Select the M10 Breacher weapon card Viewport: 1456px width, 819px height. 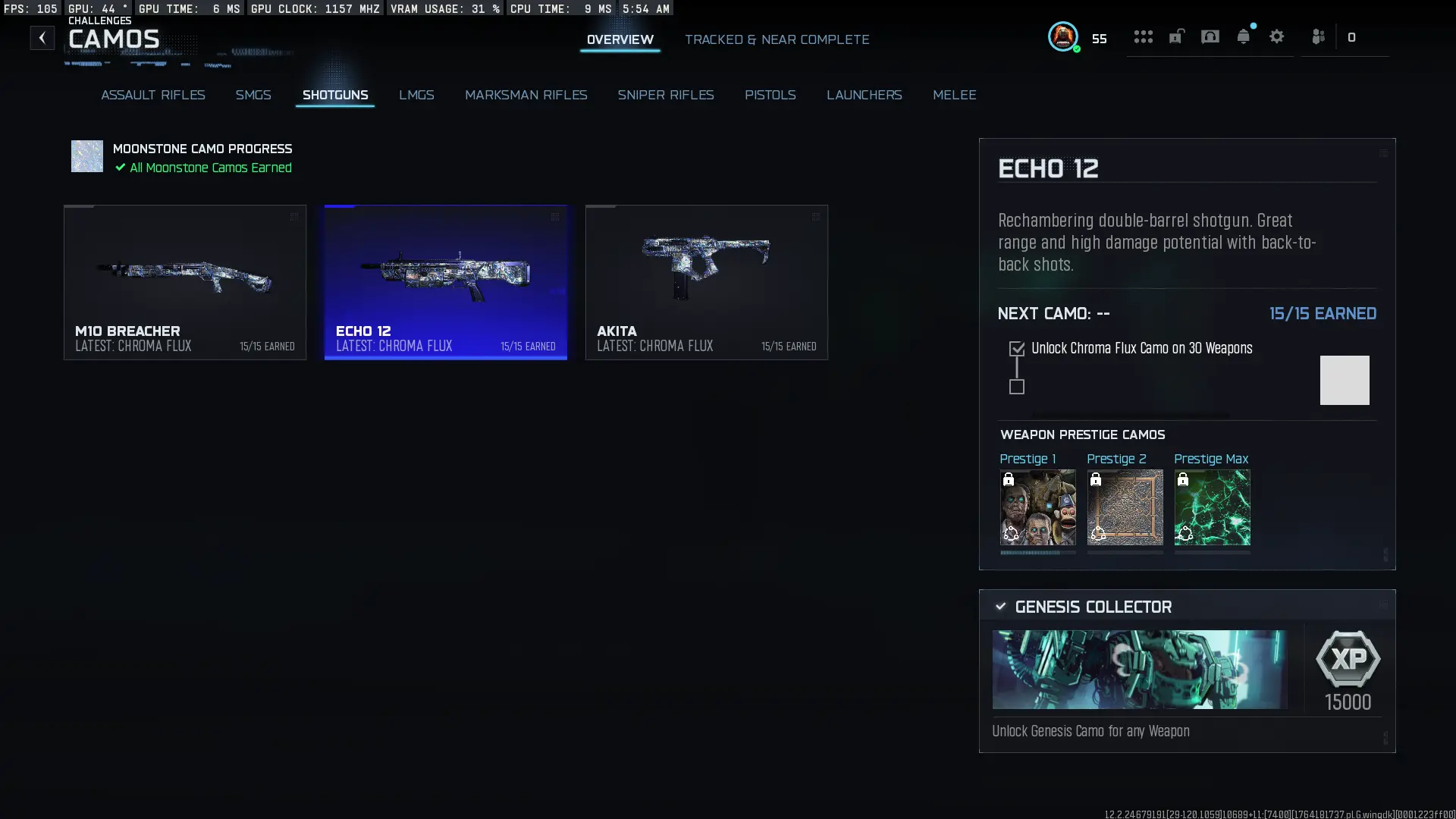[x=184, y=282]
